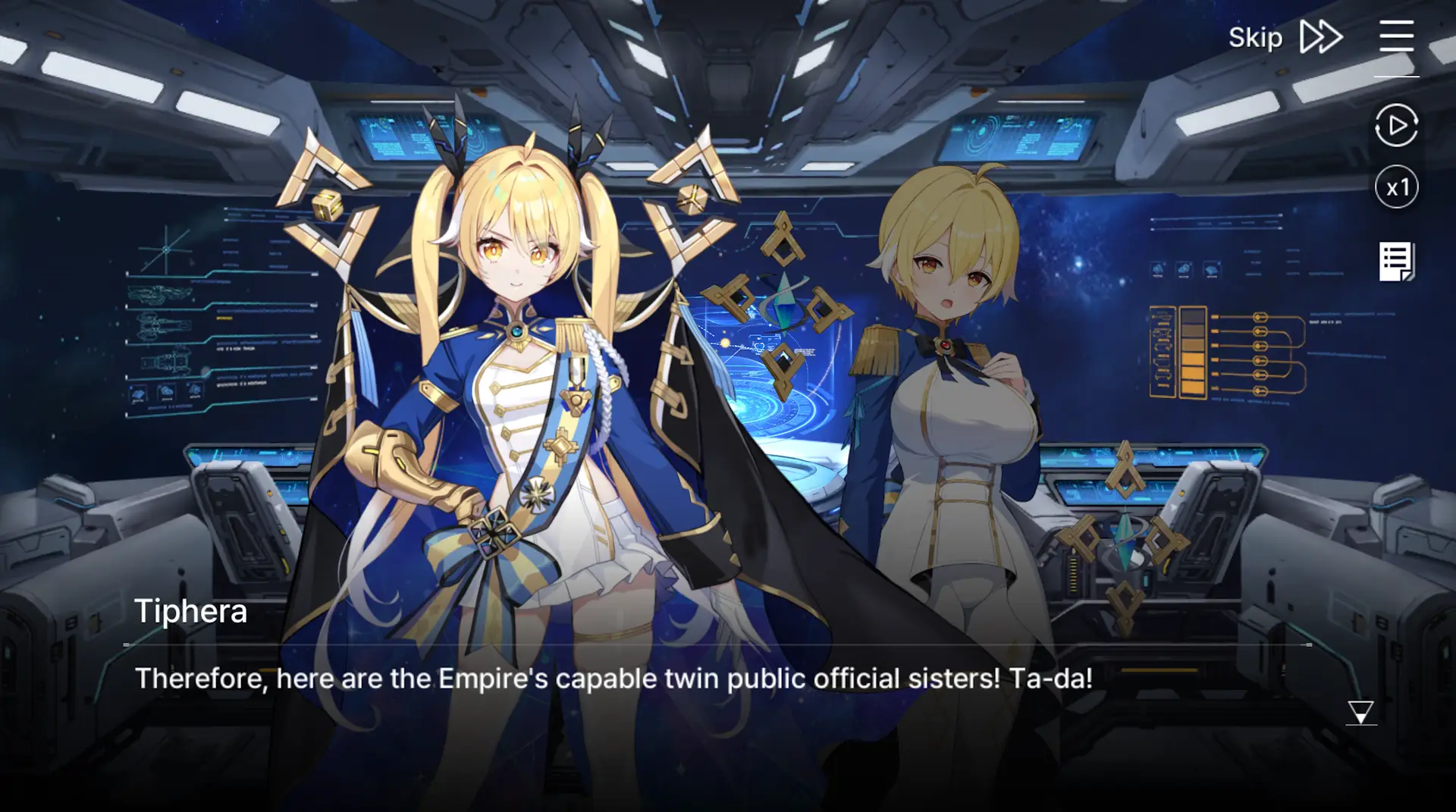Click the advance triangle at dialogue corner
Screen dimensions: 1456x812
click(x=1360, y=713)
